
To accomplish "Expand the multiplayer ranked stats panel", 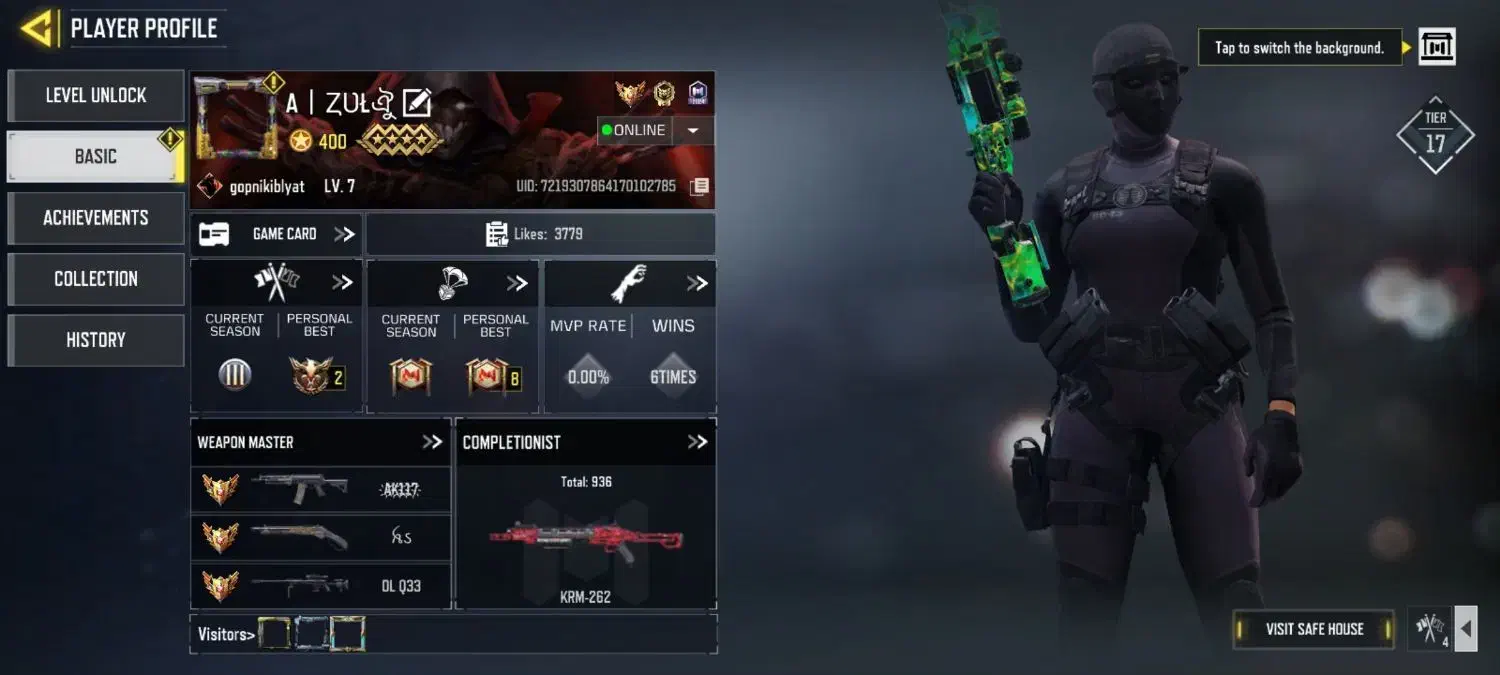I will [x=342, y=283].
